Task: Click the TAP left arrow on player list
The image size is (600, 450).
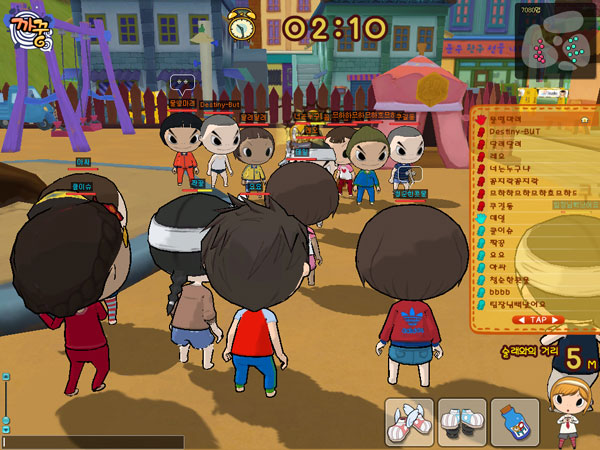Action: click(519, 320)
